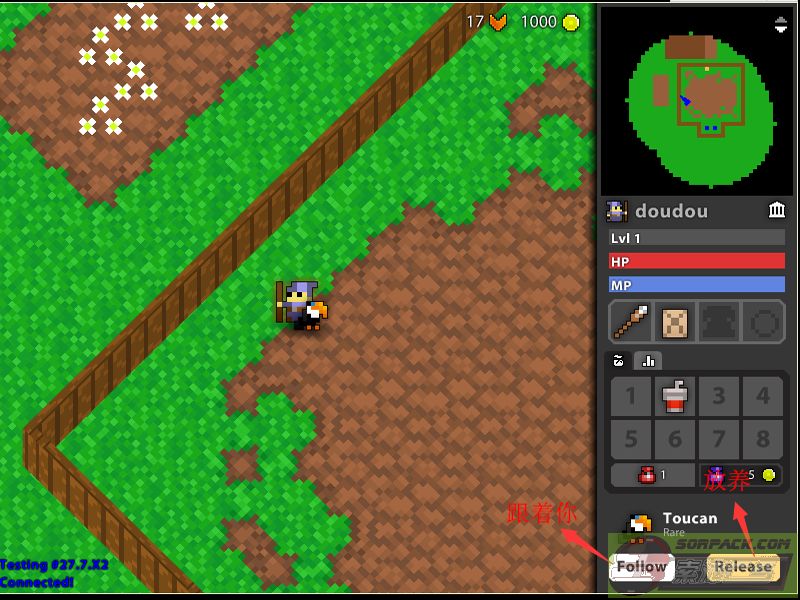Switch to the stats bar-chart tab
The image size is (800, 600).
click(x=647, y=361)
